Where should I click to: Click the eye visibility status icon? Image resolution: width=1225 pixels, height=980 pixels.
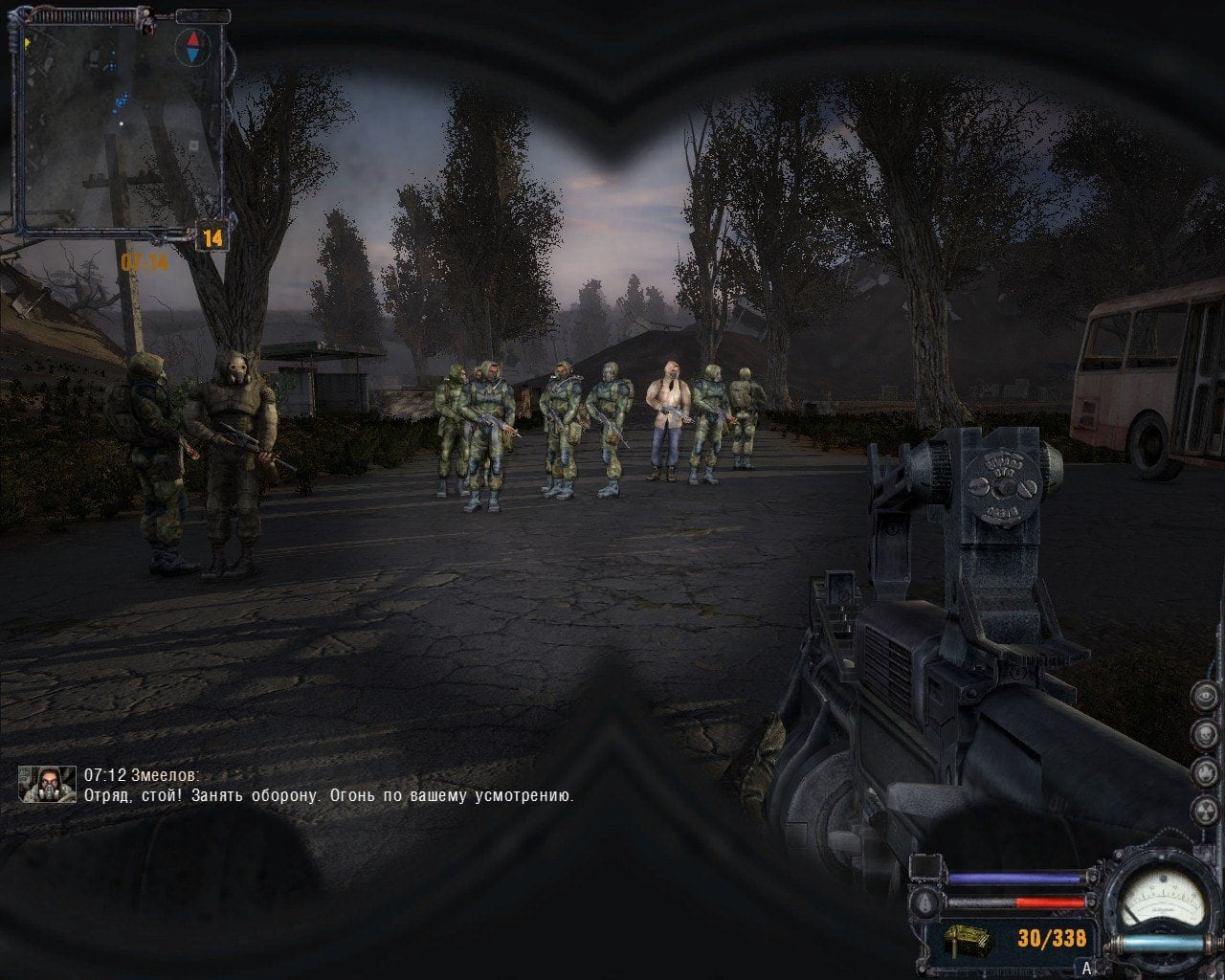pyautogui.click(x=1205, y=694)
